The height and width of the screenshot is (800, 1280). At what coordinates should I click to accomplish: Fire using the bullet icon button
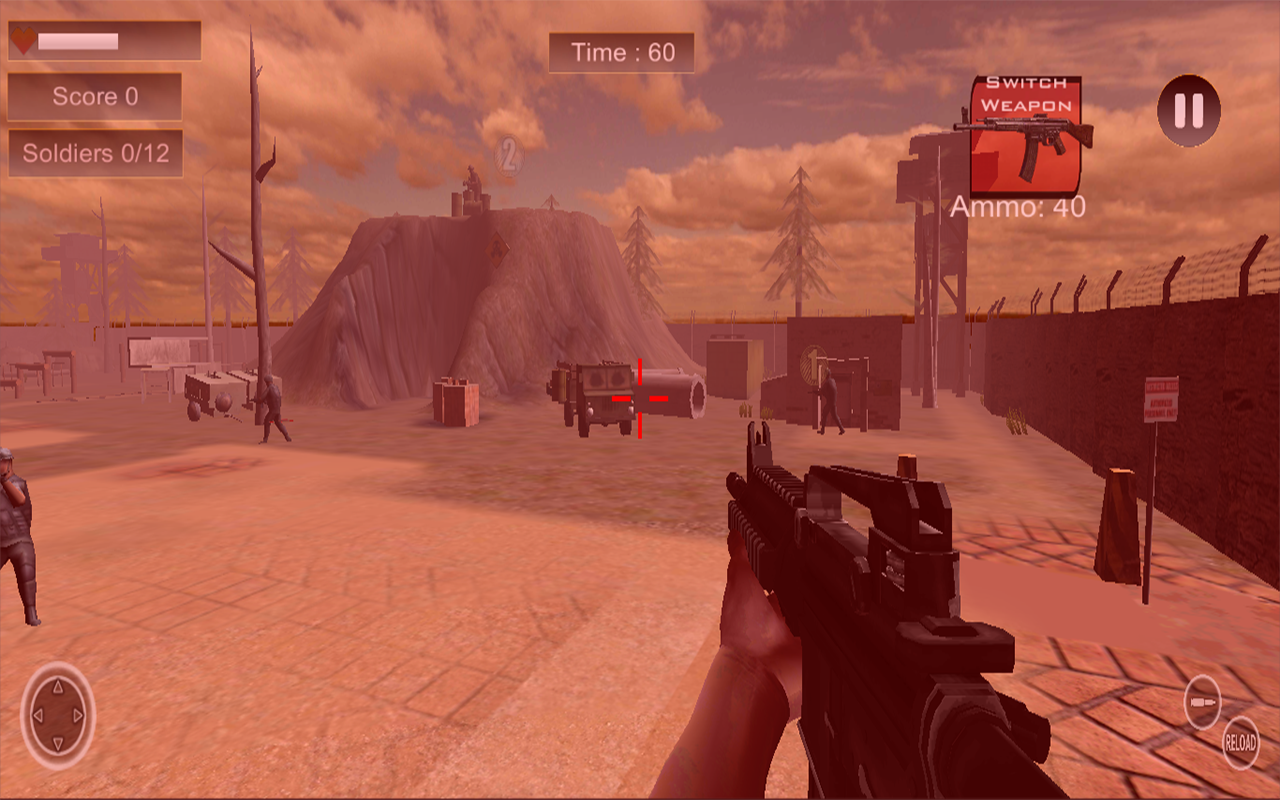tap(1202, 701)
